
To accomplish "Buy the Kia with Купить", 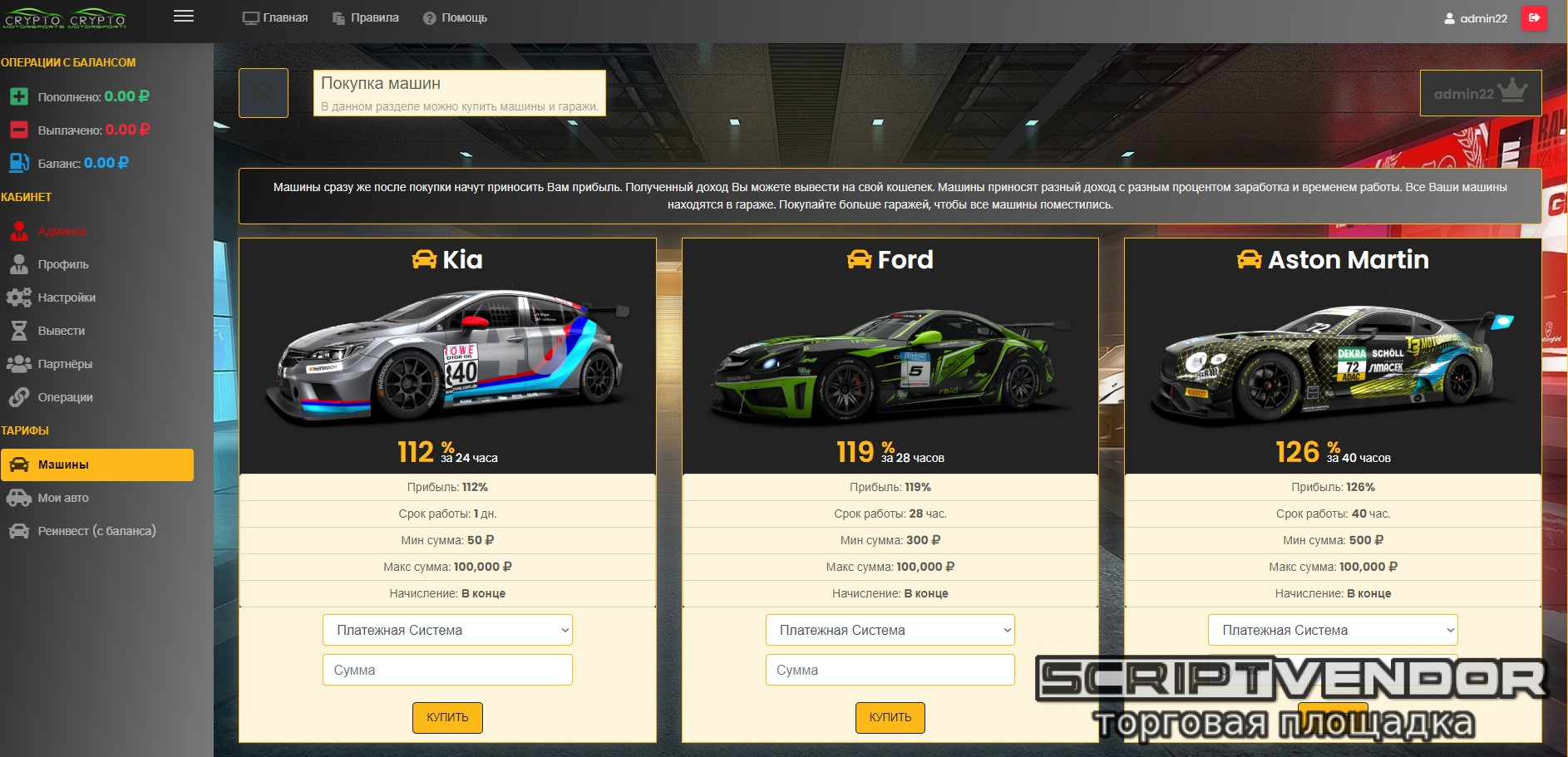I will [447, 717].
